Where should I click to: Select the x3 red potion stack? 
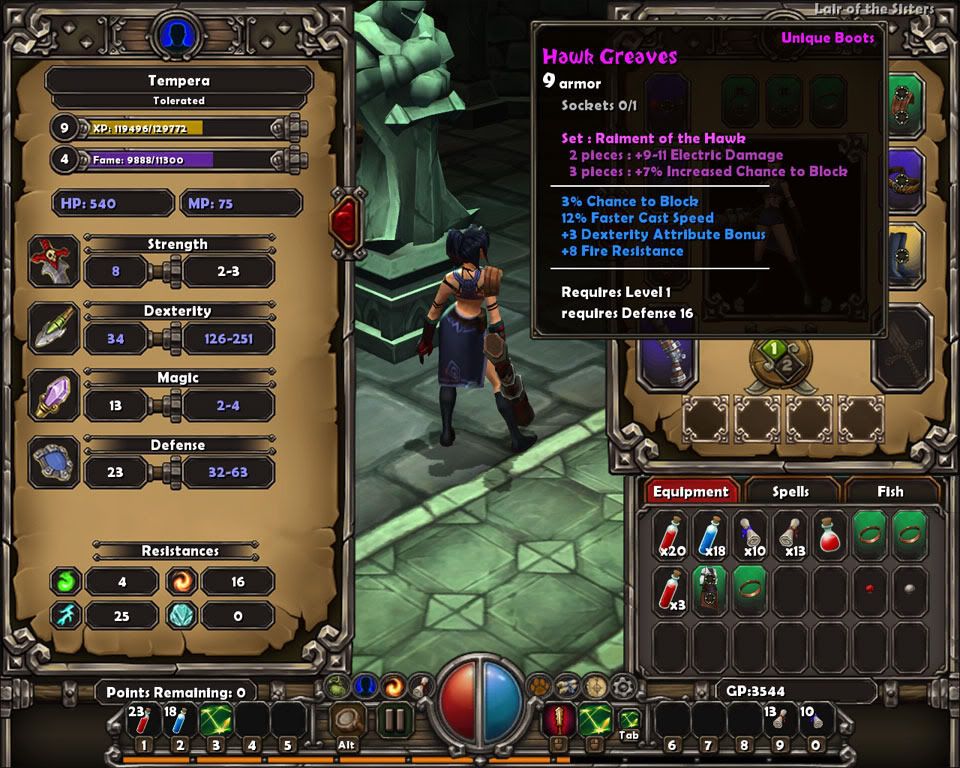coord(672,588)
